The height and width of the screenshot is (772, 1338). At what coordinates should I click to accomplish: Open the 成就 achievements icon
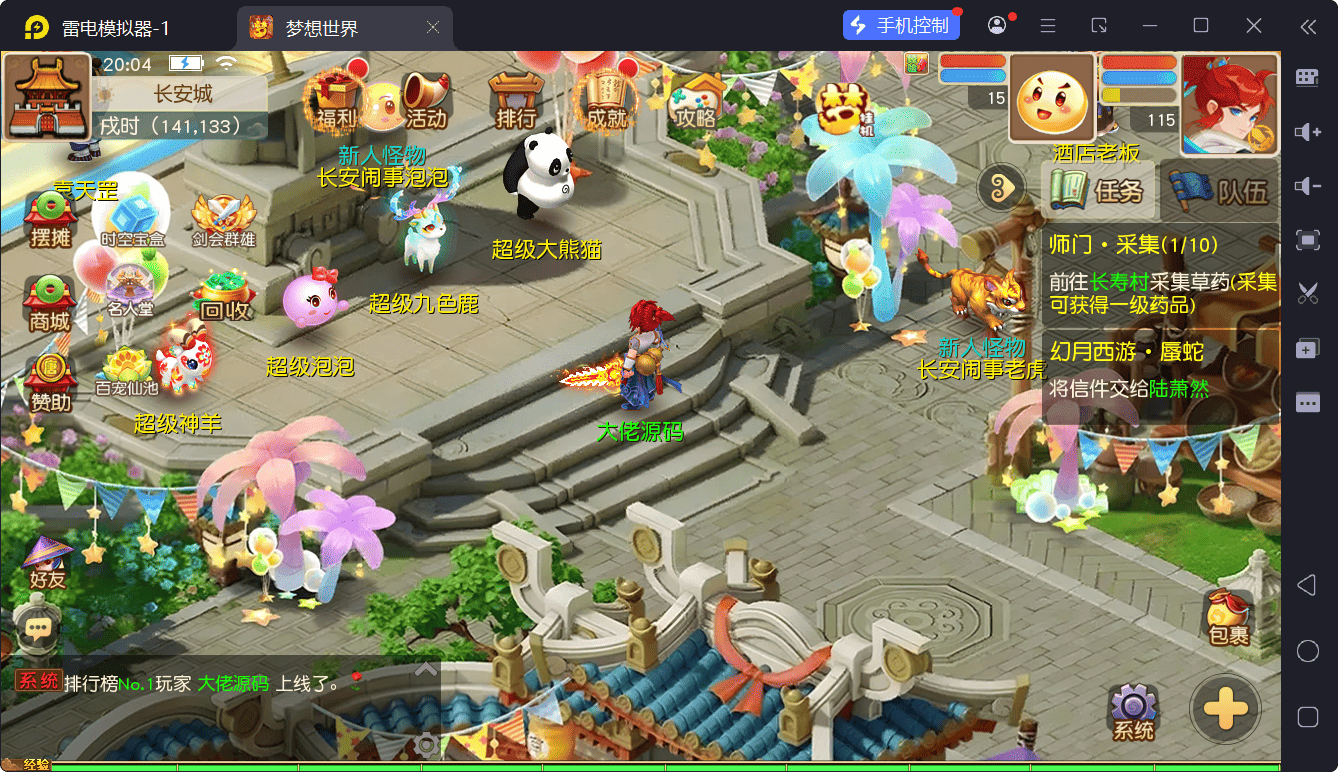[606, 100]
